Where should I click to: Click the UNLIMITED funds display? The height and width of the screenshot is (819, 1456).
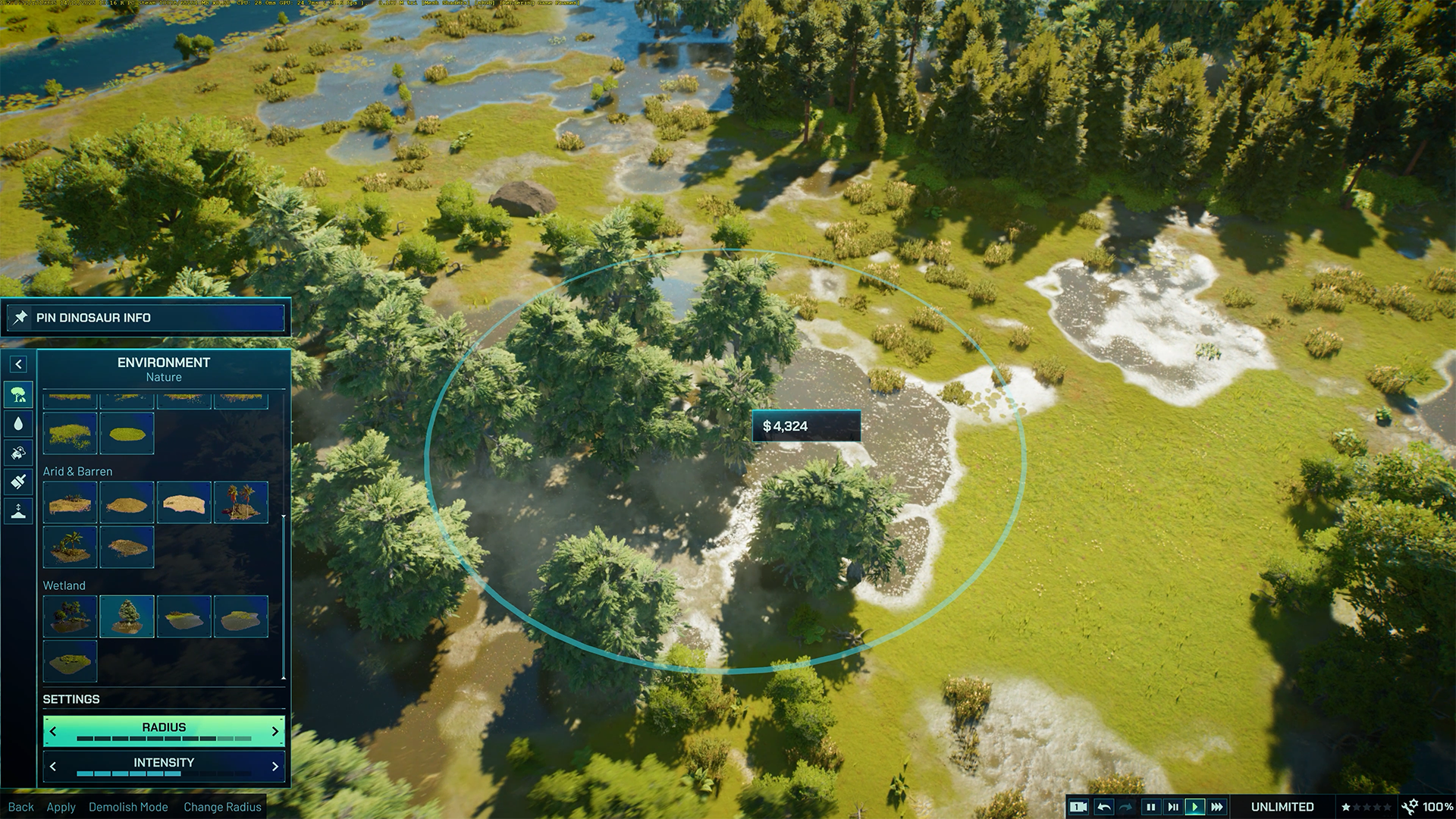click(x=1282, y=807)
